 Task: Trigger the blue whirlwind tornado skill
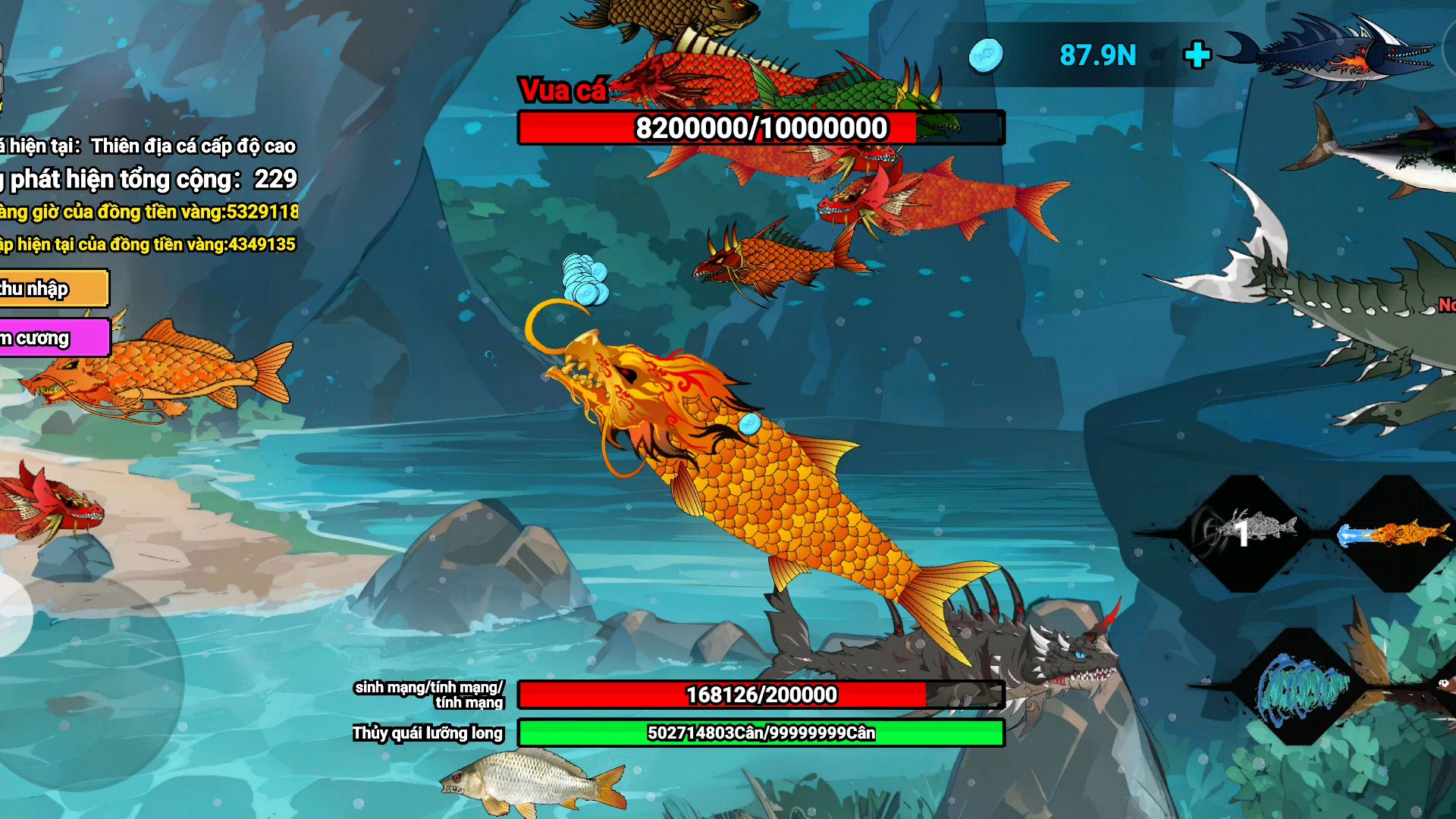[1301, 688]
